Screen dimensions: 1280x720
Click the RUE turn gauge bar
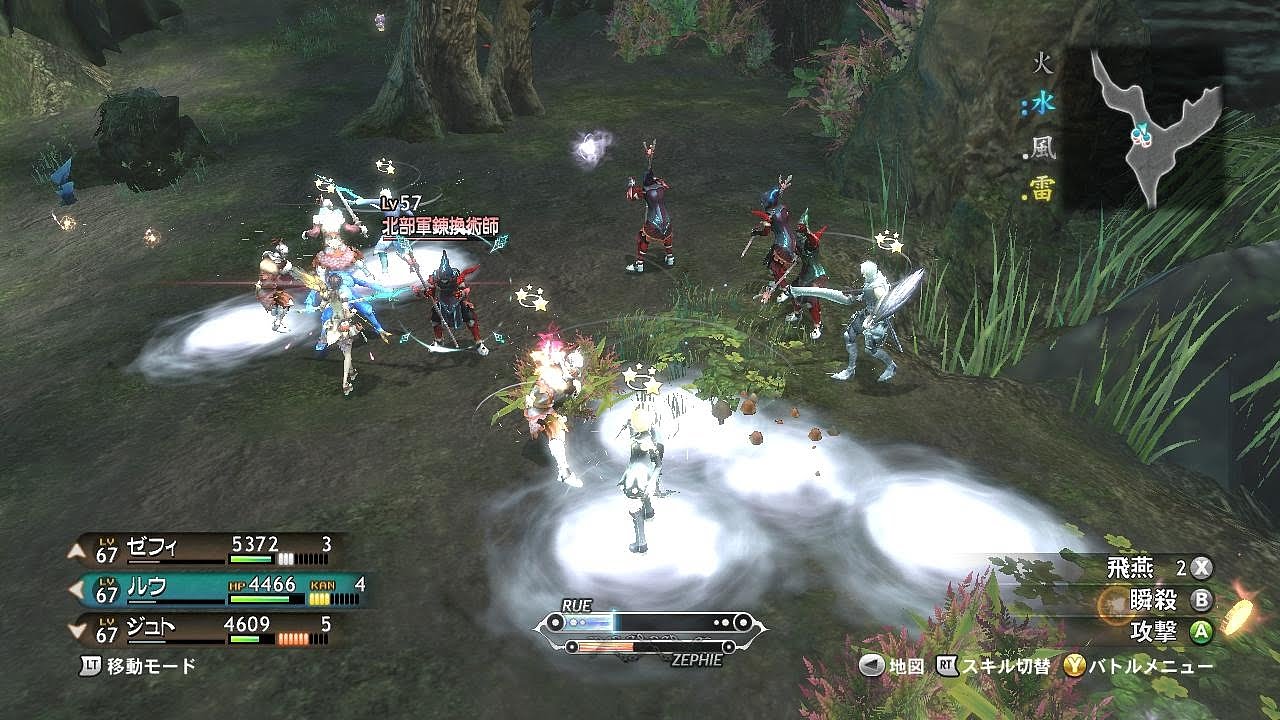(652, 623)
